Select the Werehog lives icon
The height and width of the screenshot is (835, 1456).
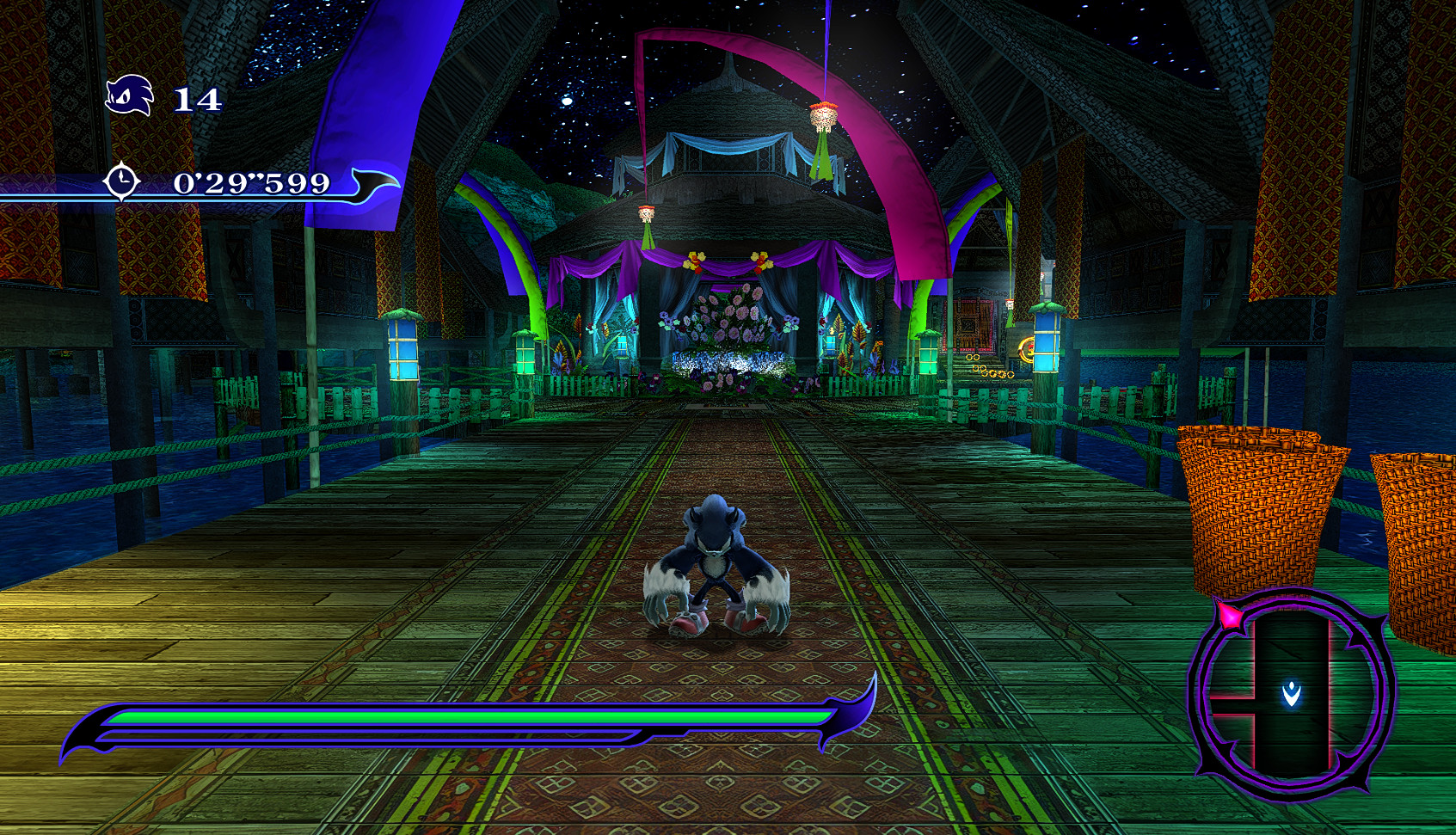129,96
